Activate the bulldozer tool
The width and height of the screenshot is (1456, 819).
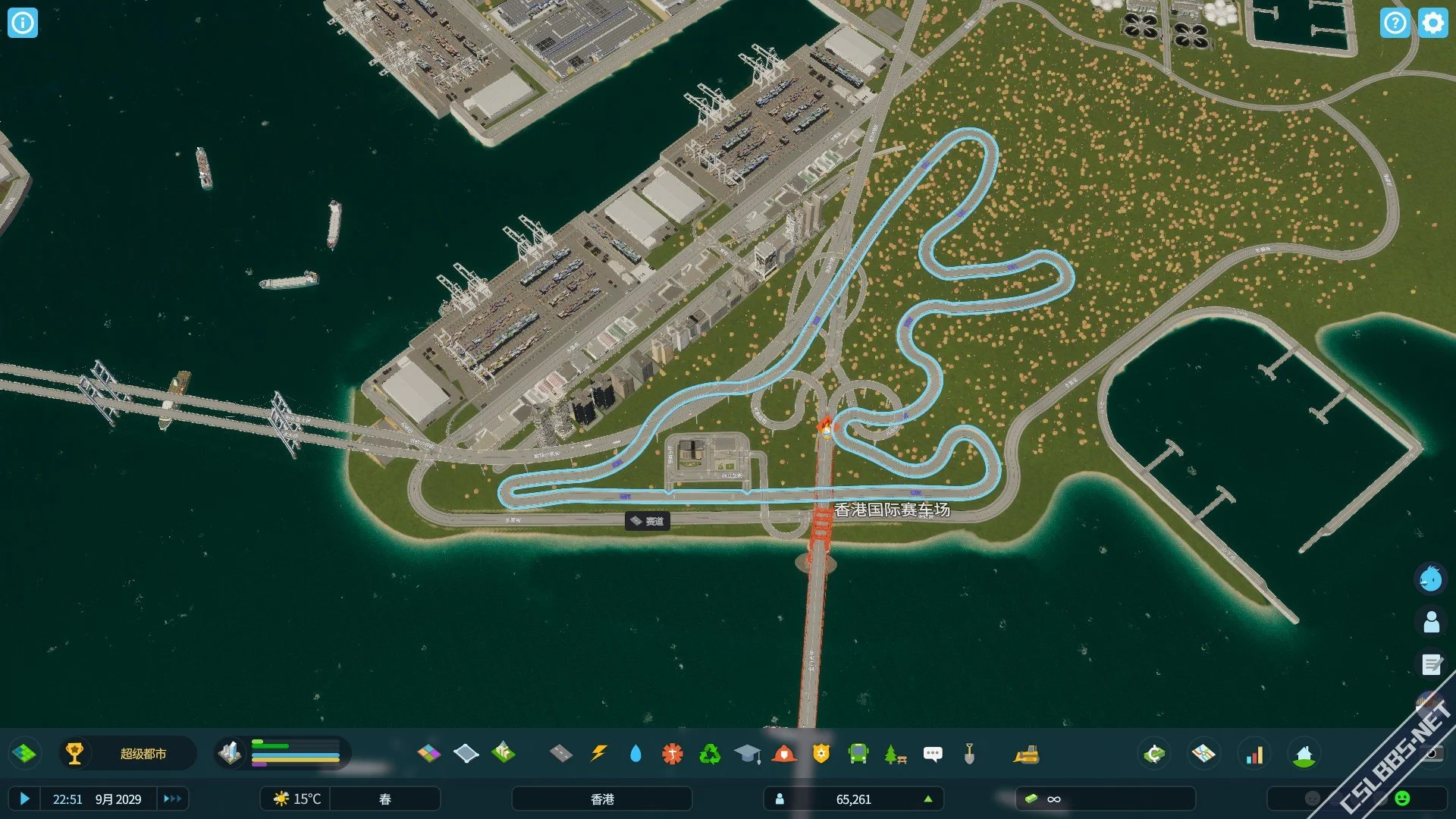pyautogui.click(x=1026, y=754)
